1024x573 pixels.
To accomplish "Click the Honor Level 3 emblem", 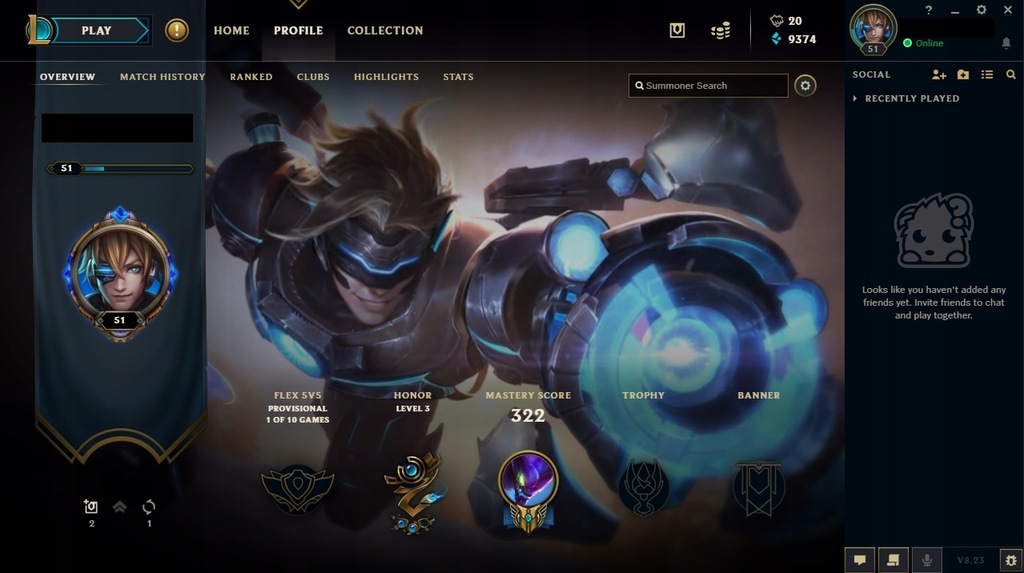I will click(x=412, y=489).
